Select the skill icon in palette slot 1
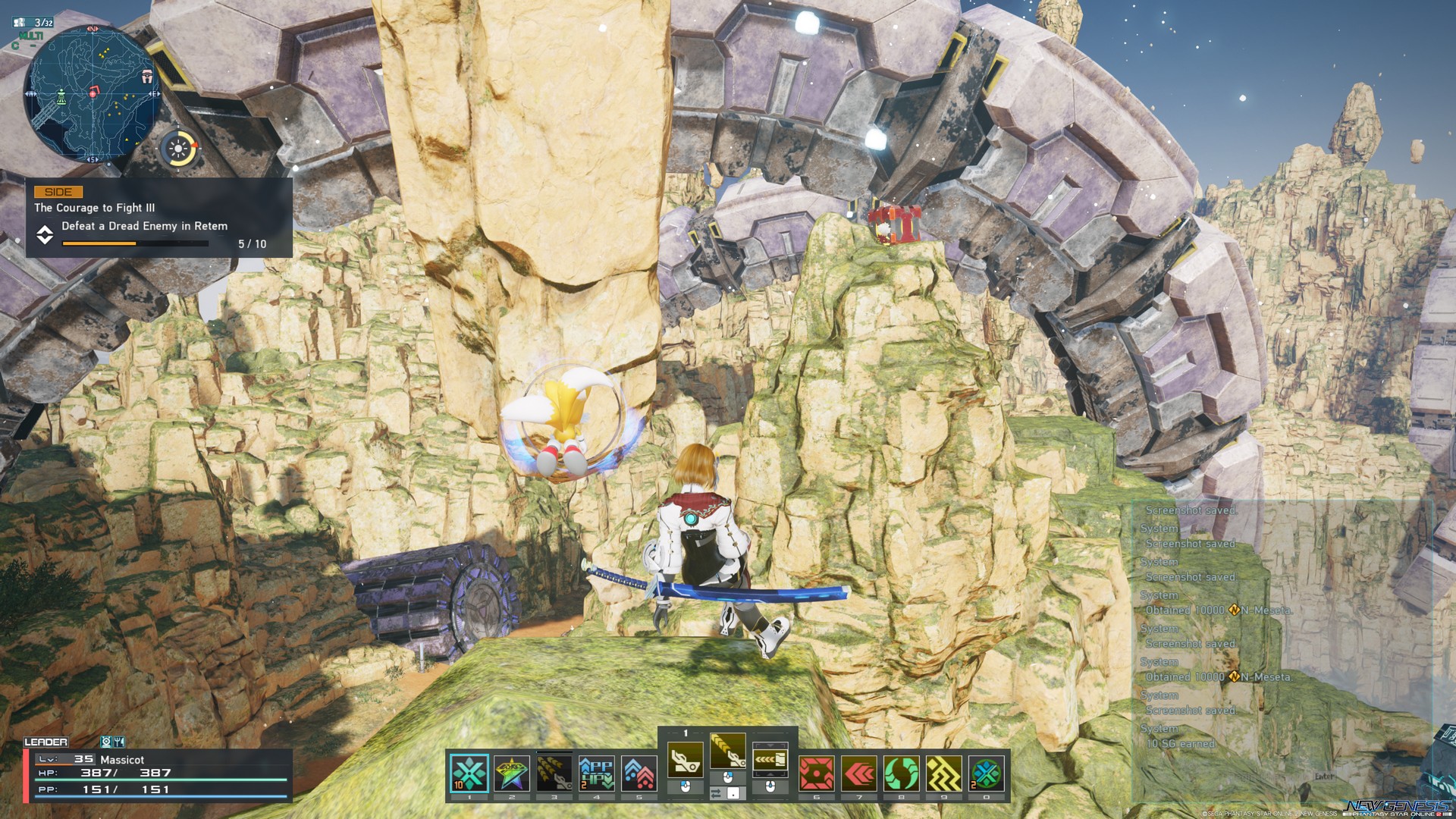This screenshot has height=819, width=1456. (469, 772)
